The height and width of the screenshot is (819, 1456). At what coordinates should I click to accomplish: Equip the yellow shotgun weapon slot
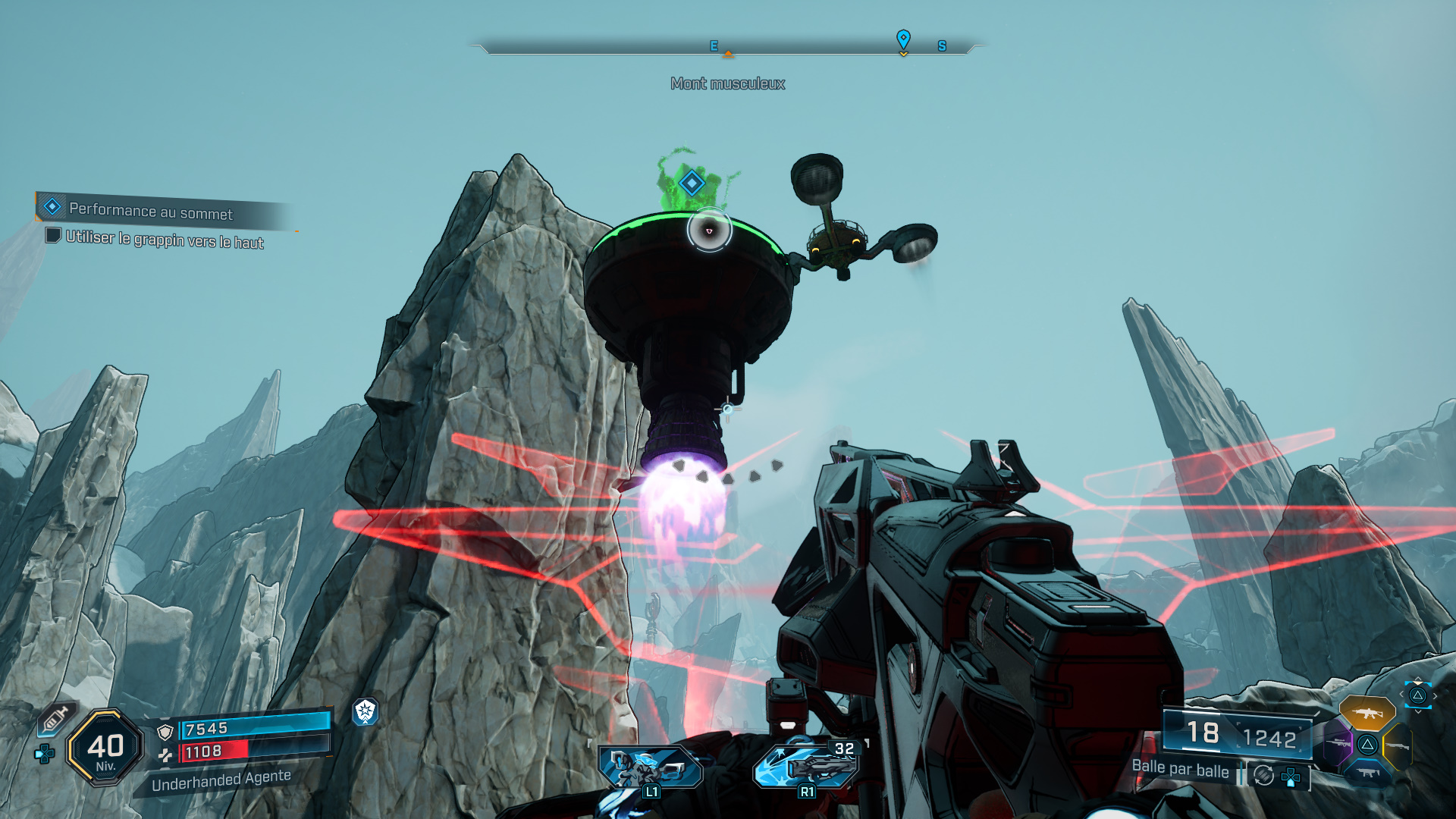click(1398, 746)
